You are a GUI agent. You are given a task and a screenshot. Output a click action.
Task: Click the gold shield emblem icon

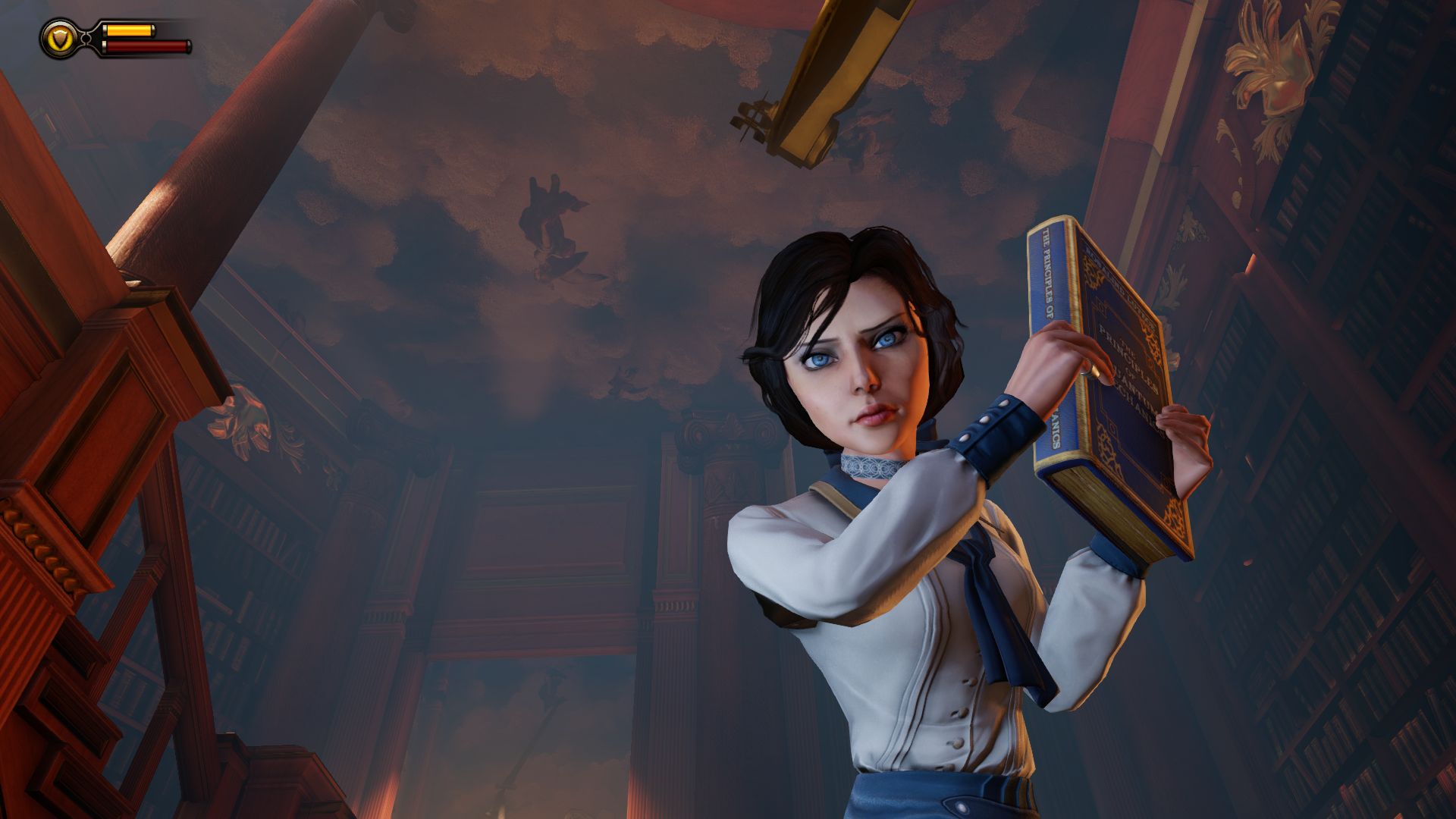tap(58, 38)
